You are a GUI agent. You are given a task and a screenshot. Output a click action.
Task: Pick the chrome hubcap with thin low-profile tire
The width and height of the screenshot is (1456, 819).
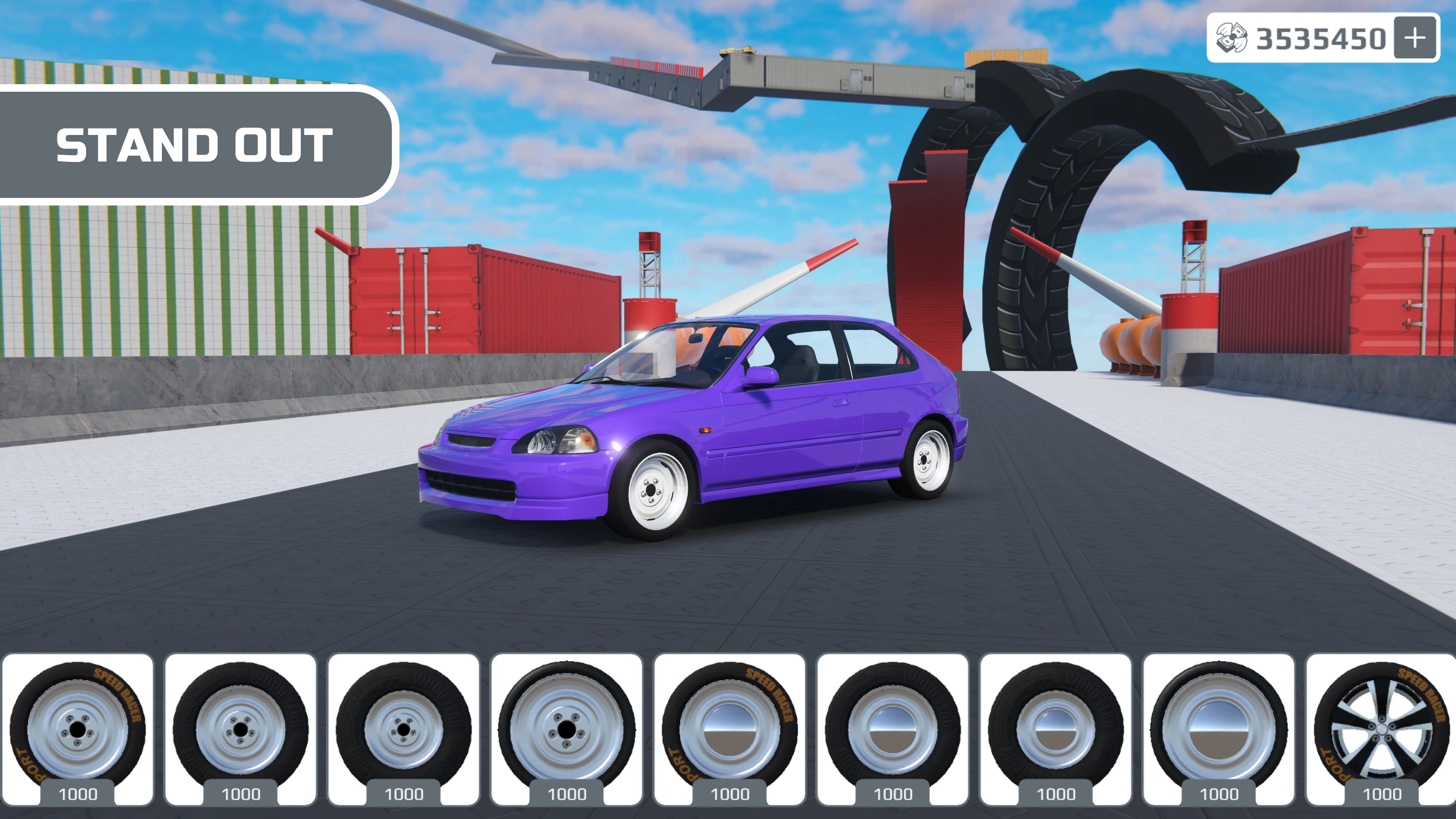1219,728
